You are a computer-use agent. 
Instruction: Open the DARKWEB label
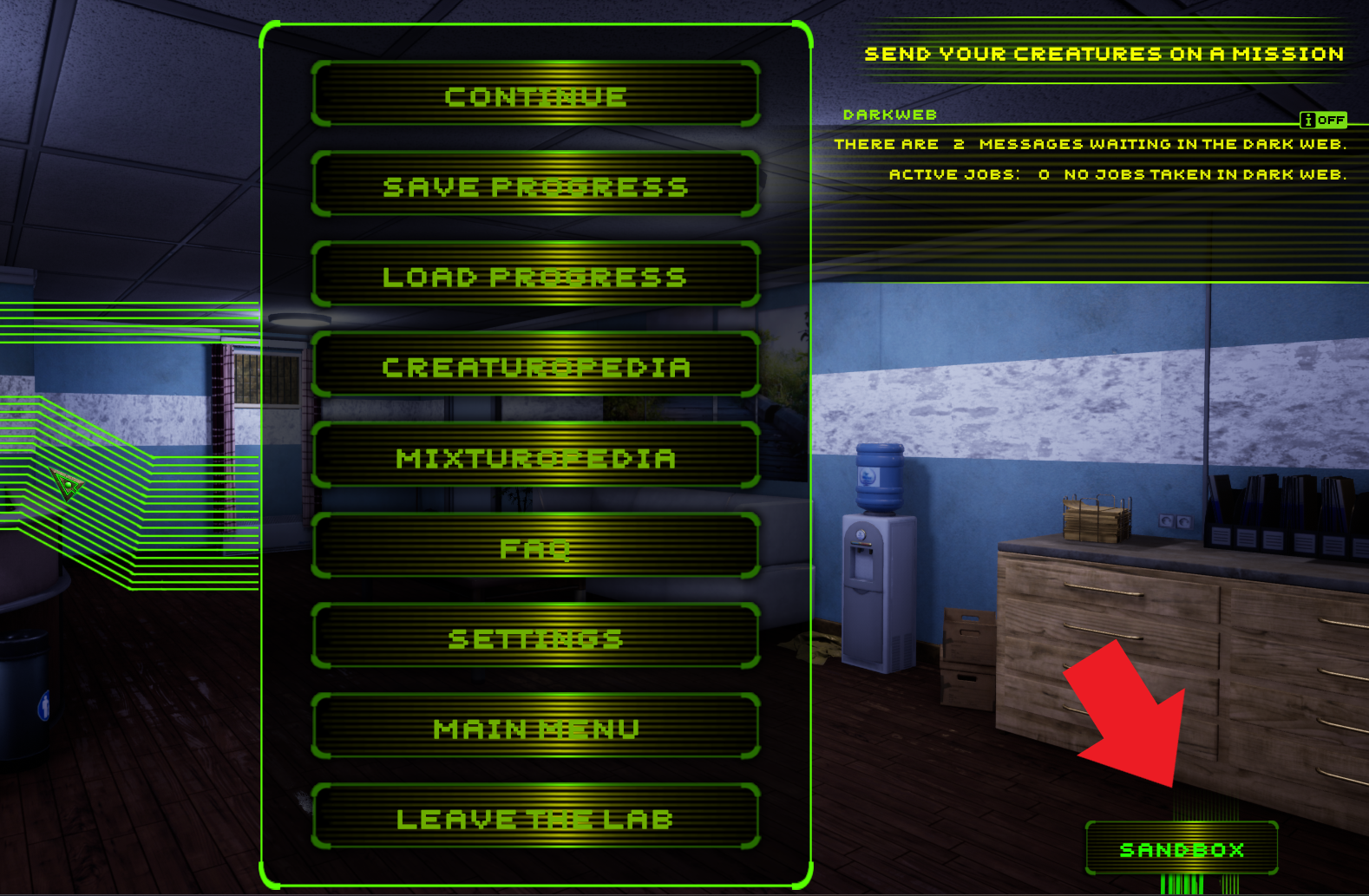point(890,114)
